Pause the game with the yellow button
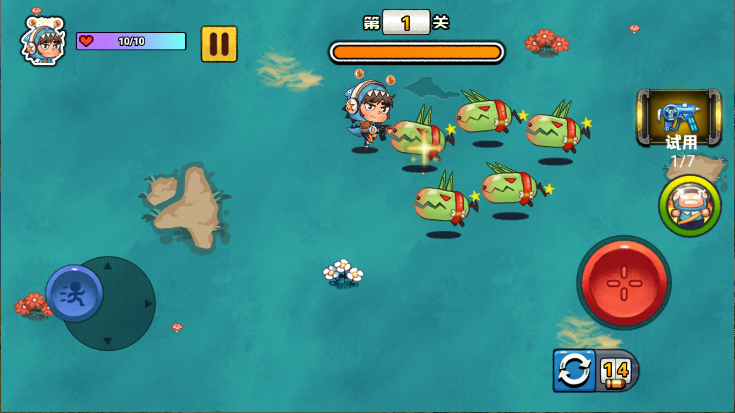This screenshot has width=735, height=413. 219,44
